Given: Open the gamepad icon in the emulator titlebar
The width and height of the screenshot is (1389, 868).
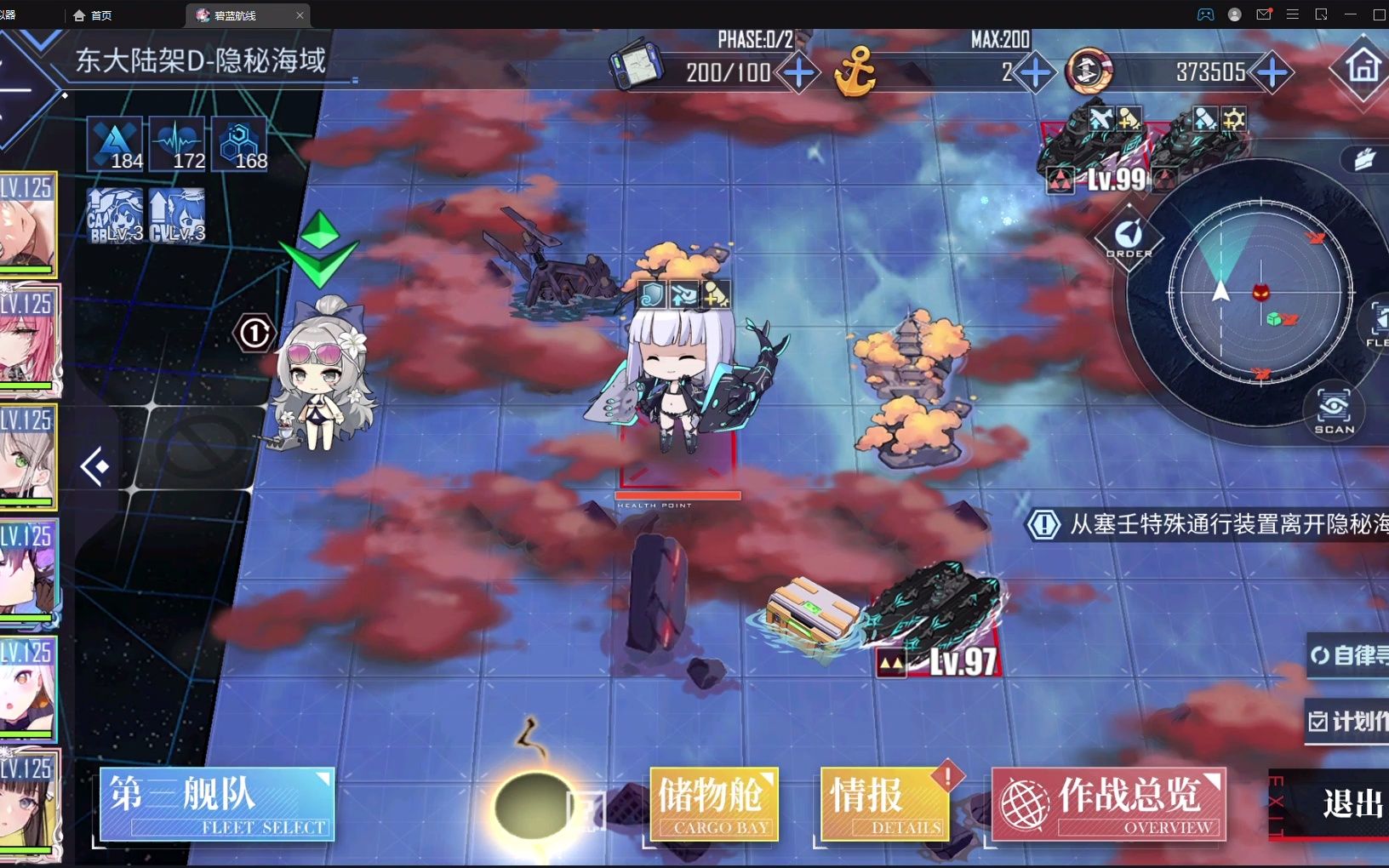Looking at the screenshot, I should click(x=1205, y=14).
